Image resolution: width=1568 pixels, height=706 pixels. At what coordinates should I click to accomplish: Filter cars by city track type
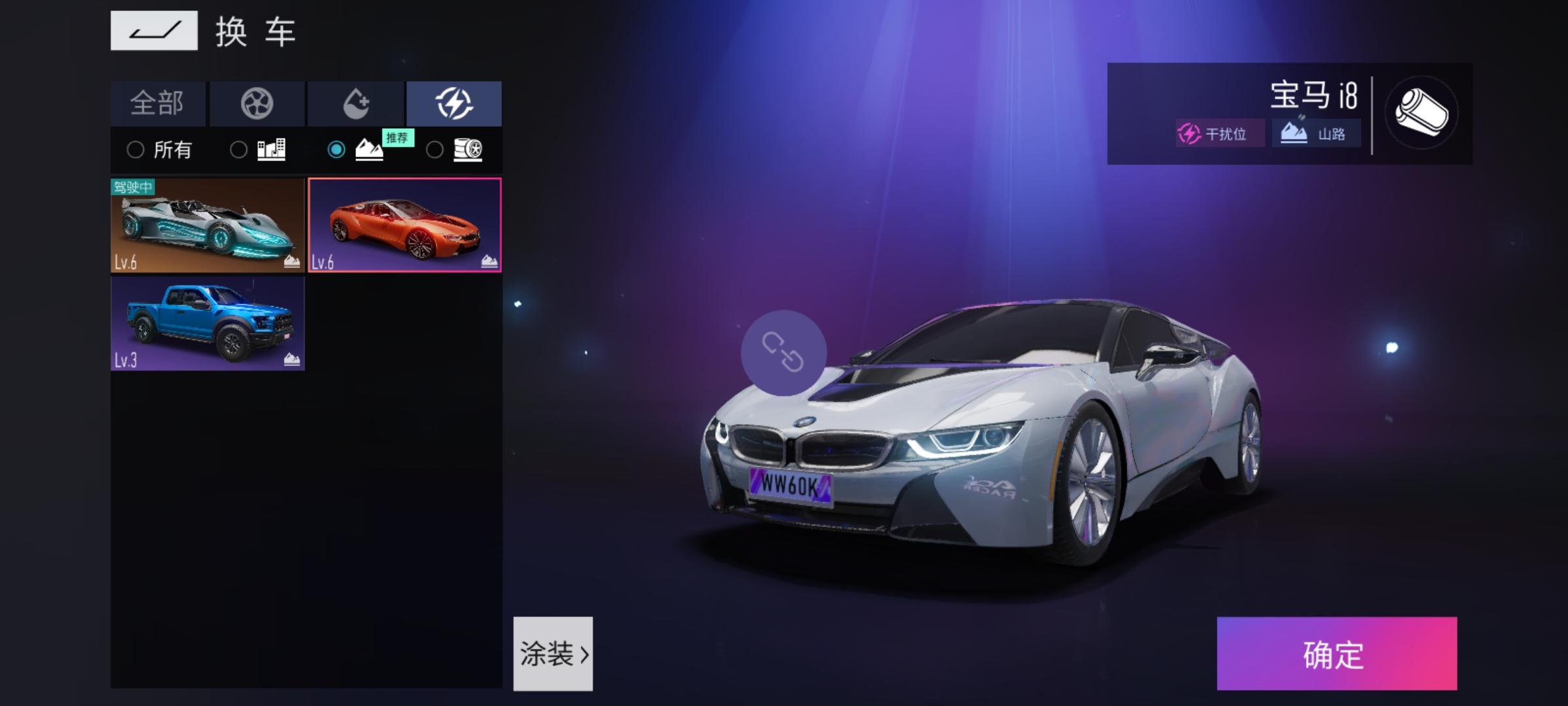(259, 150)
